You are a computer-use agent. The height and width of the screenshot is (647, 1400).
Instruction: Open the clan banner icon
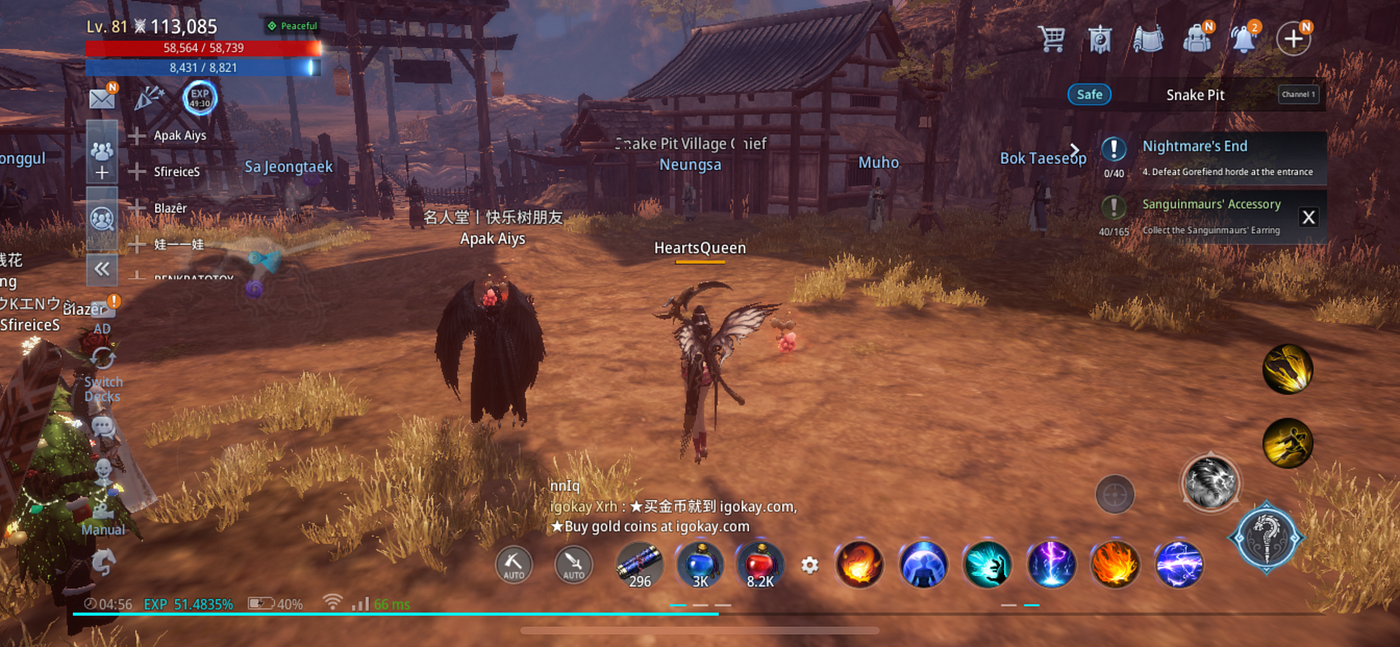coord(1100,39)
